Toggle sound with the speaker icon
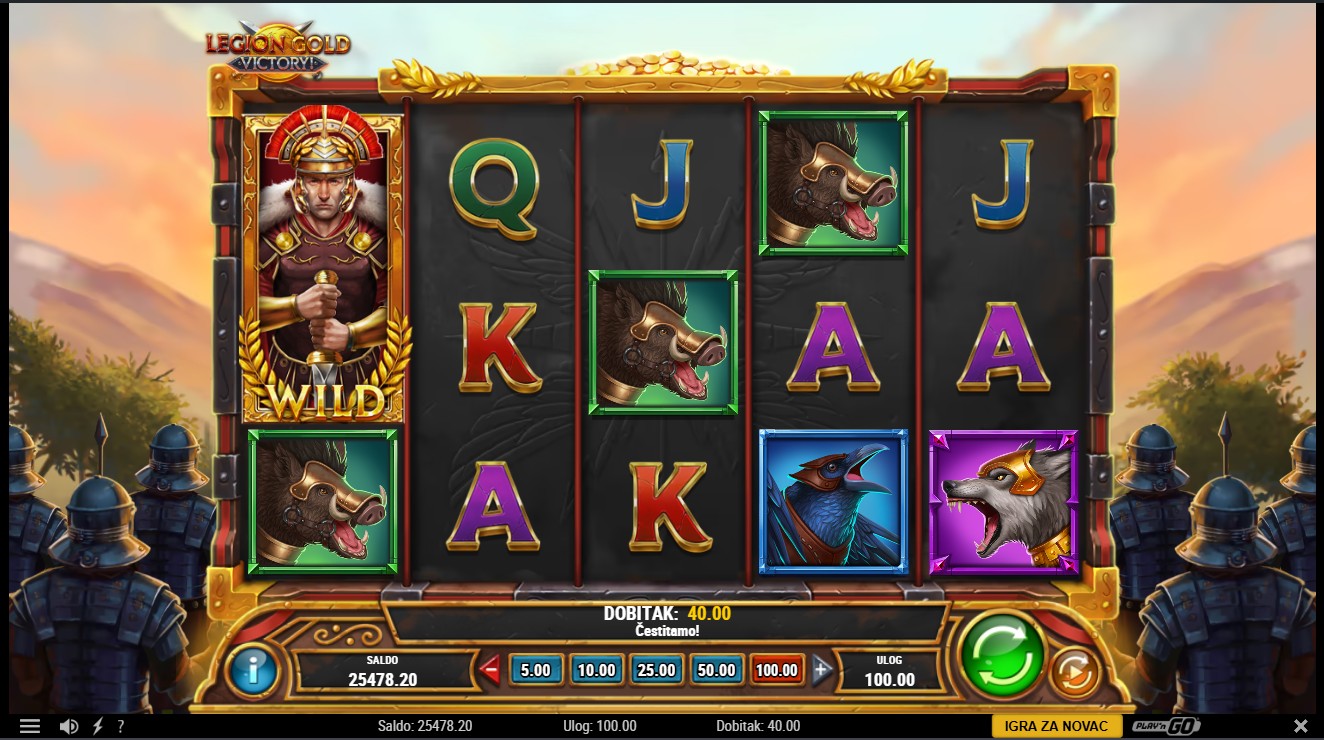 [x=69, y=726]
